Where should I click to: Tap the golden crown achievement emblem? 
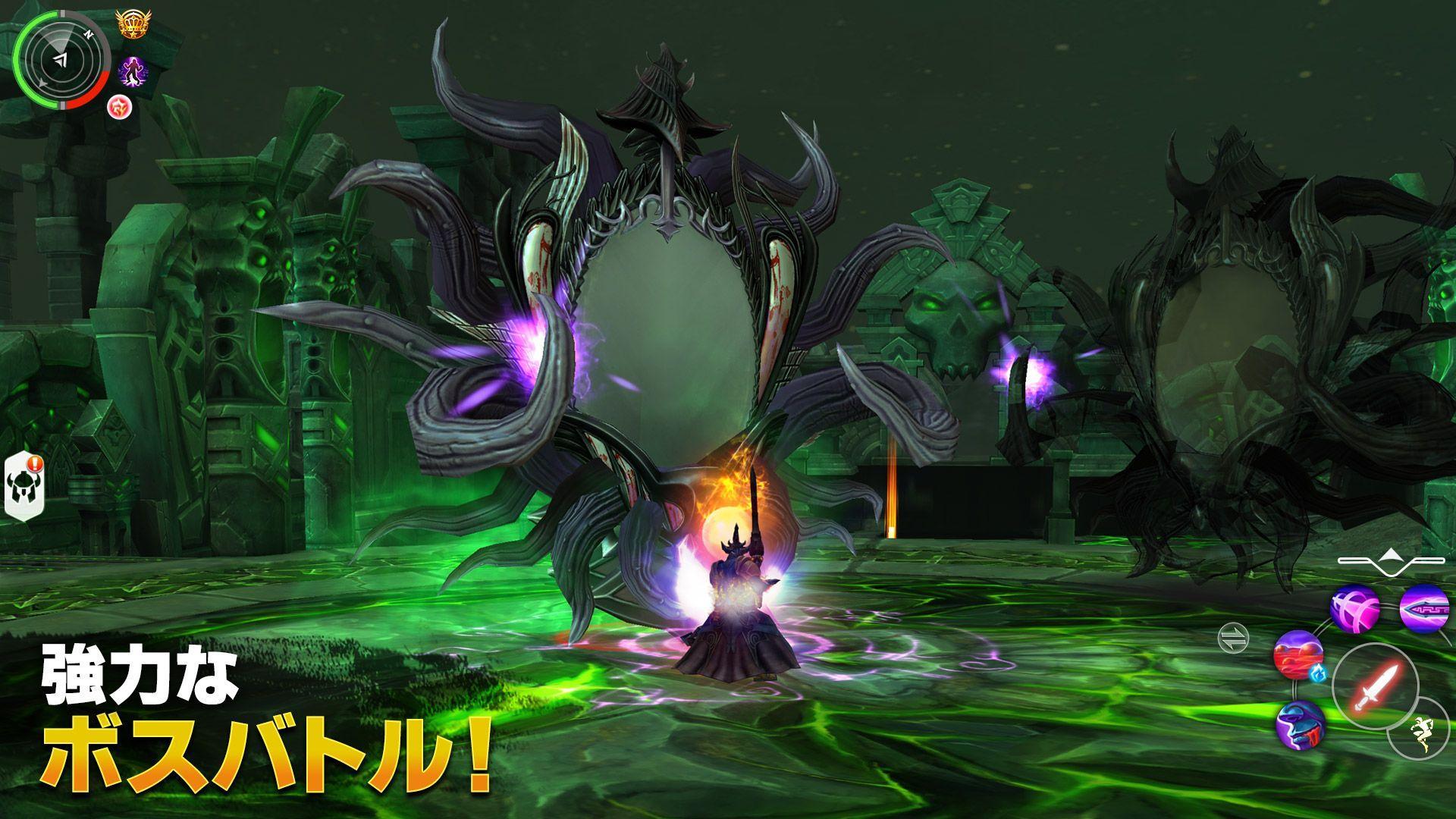[133, 23]
